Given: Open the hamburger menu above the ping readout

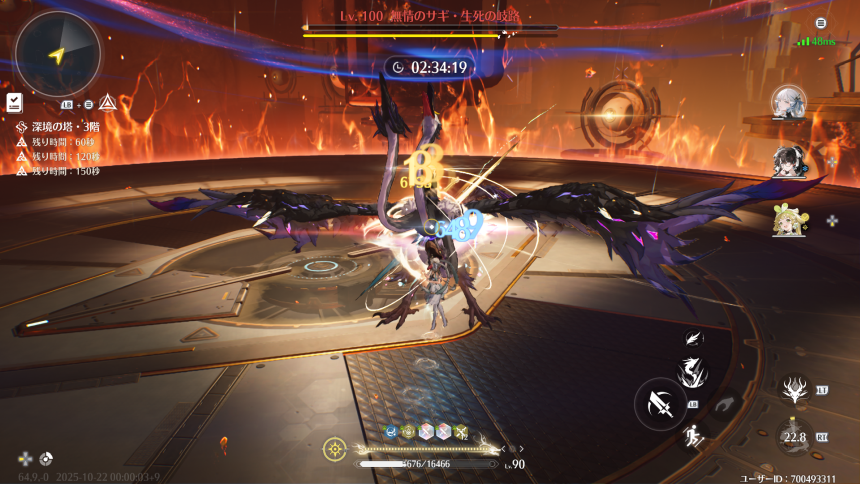Looking at the screenshot, I should (821, 23).
